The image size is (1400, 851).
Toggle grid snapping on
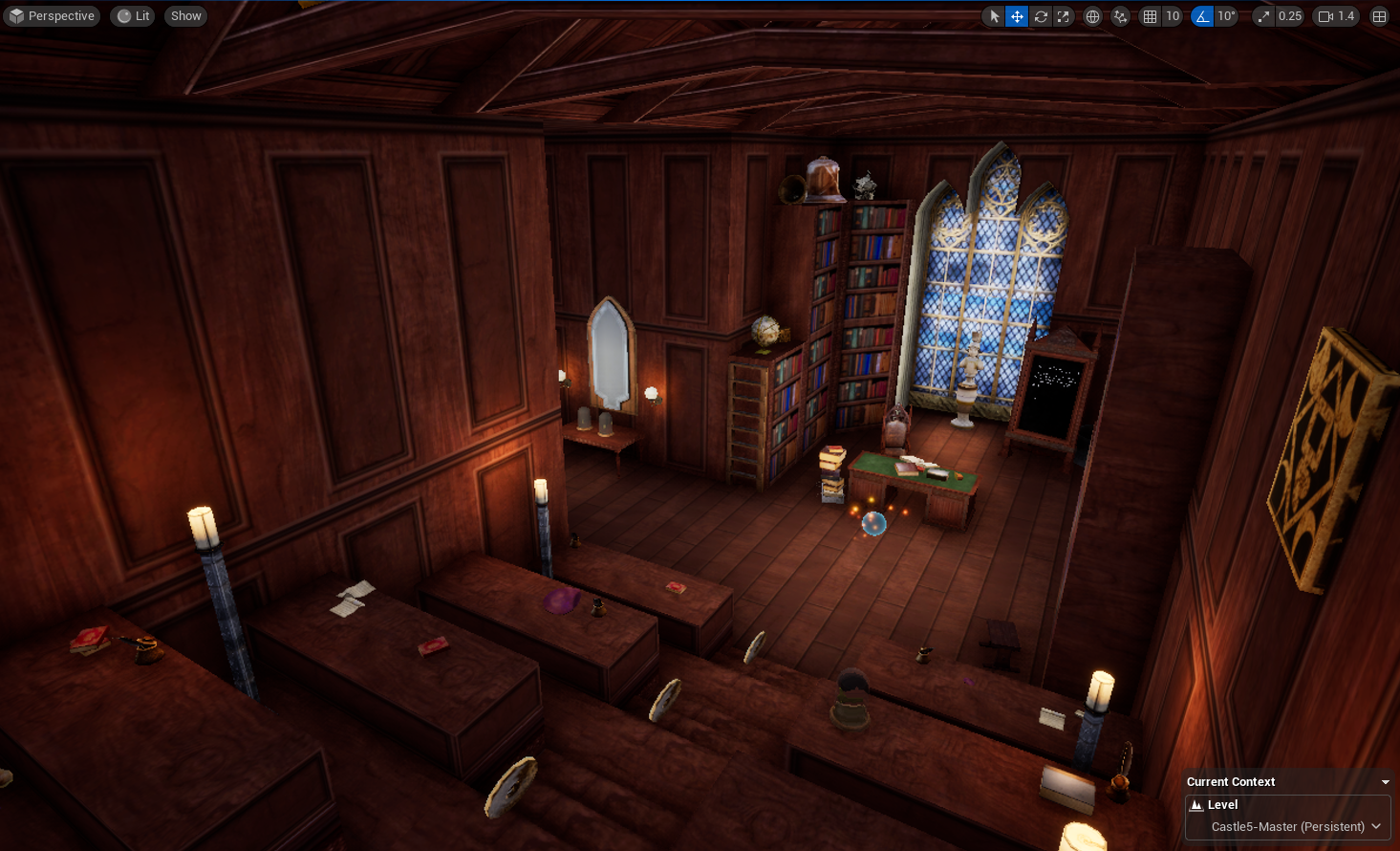(x=1150, y=16)
